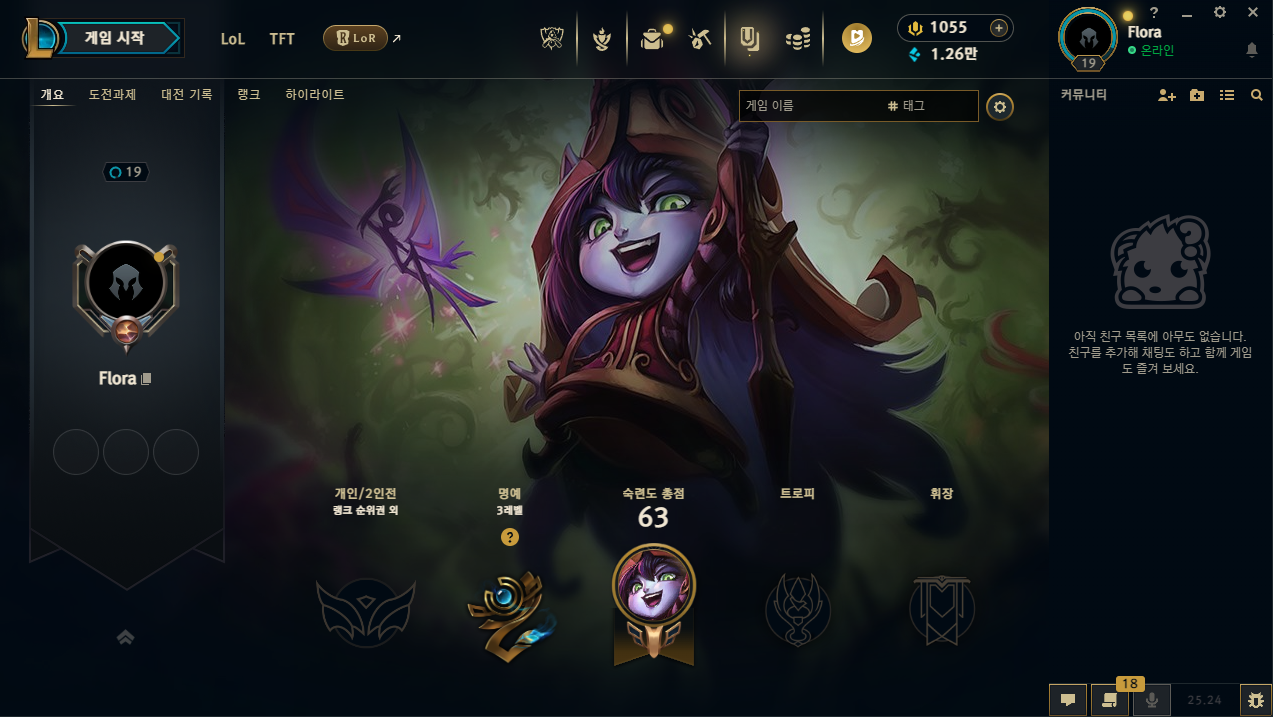Open the loot backpack icon
Viewport: 1274px width, 717px height.
tap(652, 39)
